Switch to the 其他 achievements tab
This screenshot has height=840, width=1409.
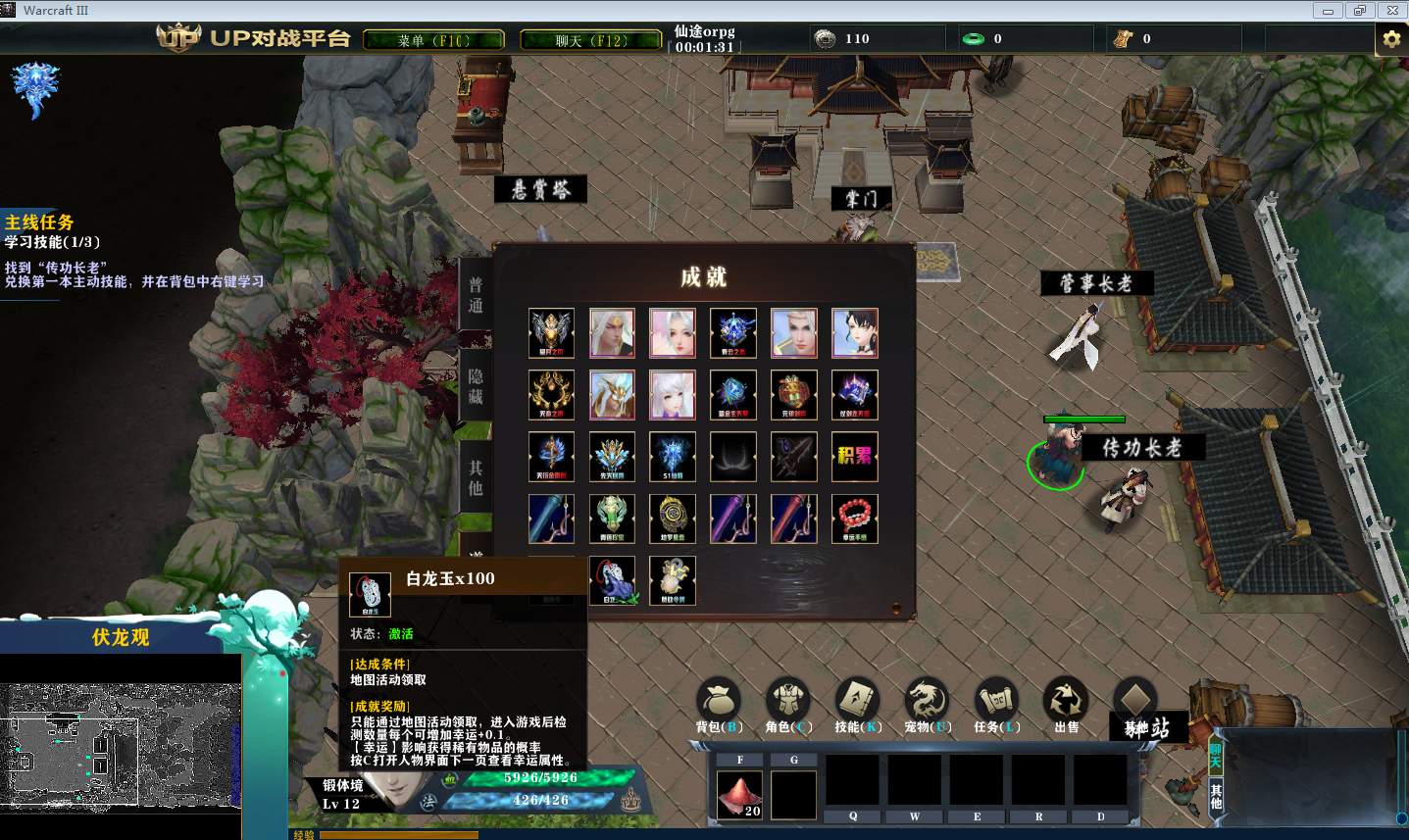point(476,478)
